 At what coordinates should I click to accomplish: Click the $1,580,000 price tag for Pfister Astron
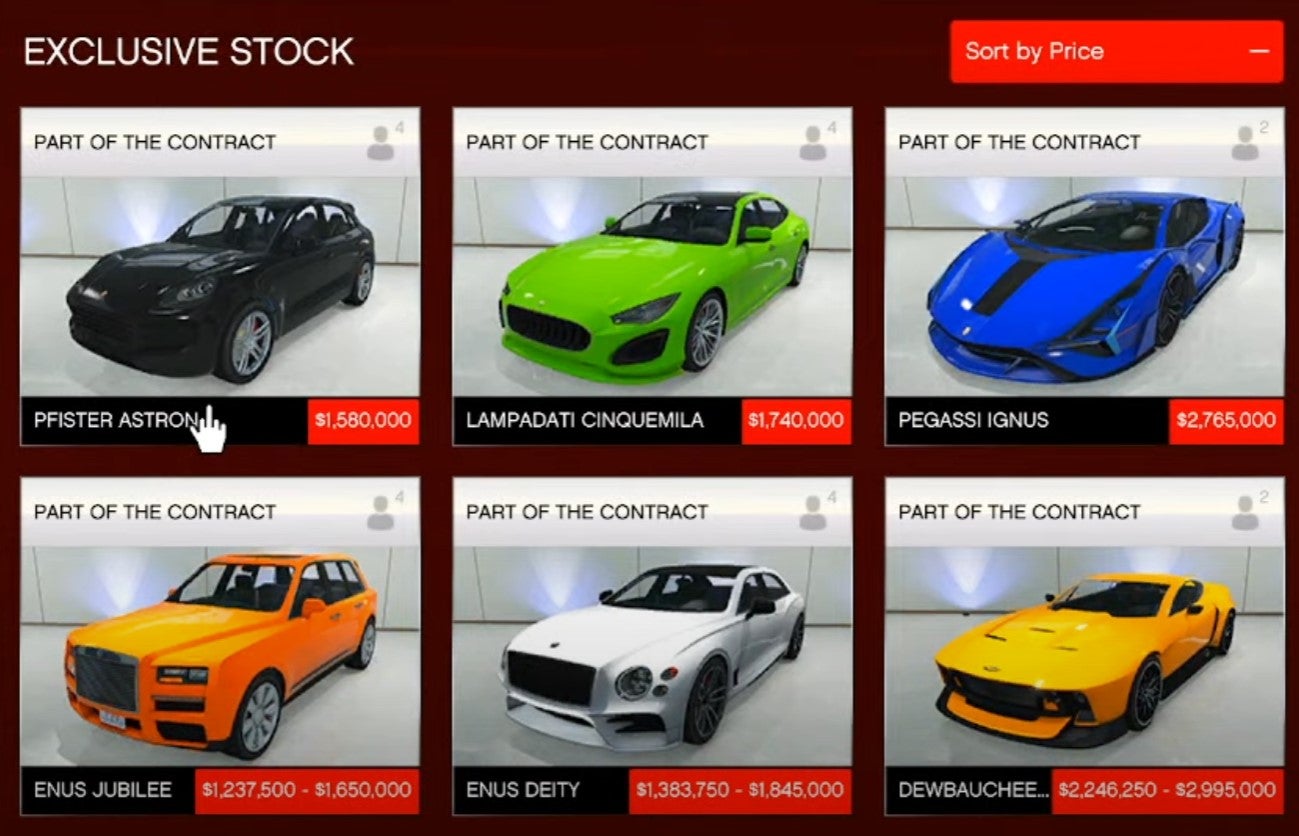[x=360, y=421]
